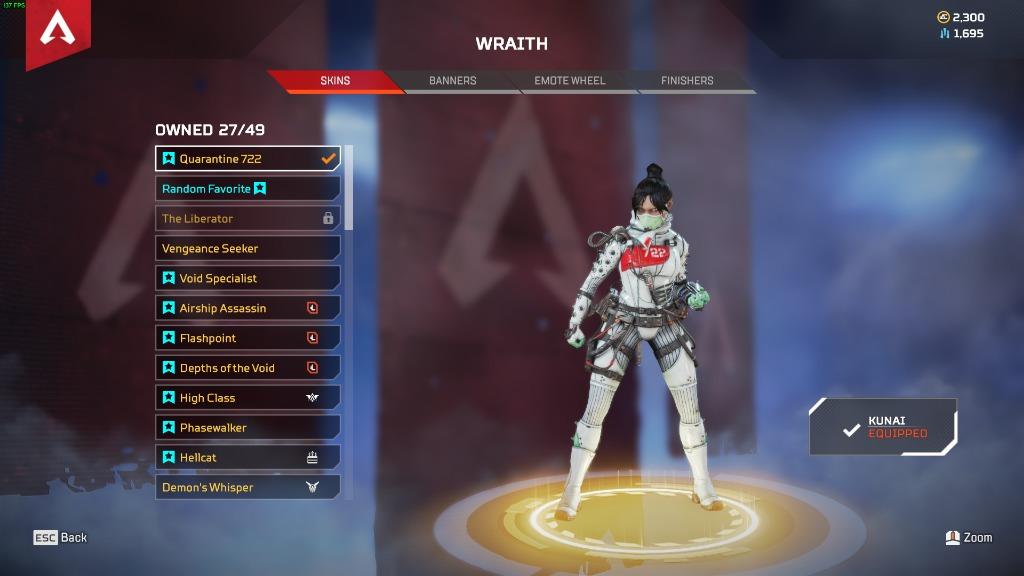Choose the Random Favorite option
Viewport: 1024px width, 576px height.
247,189
